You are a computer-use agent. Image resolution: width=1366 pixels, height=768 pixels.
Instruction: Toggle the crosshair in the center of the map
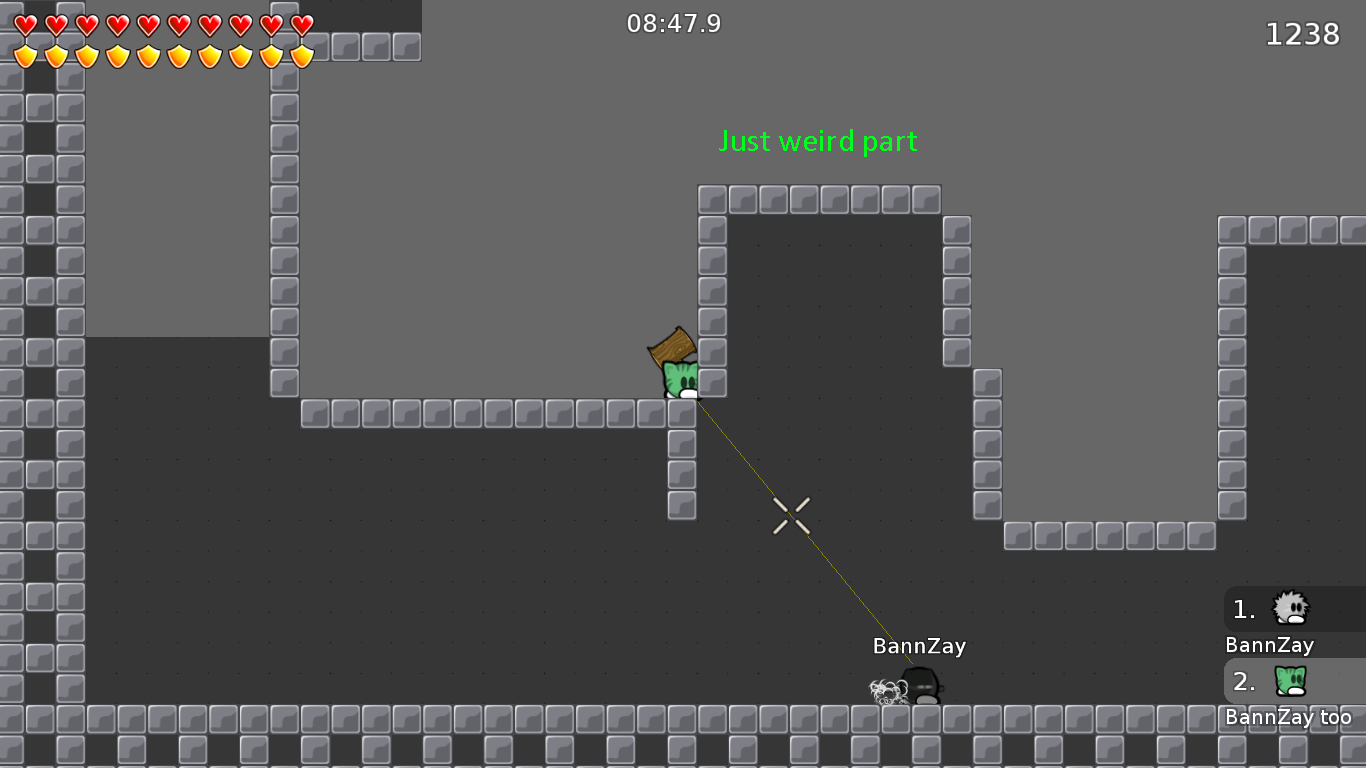[791, 516]
